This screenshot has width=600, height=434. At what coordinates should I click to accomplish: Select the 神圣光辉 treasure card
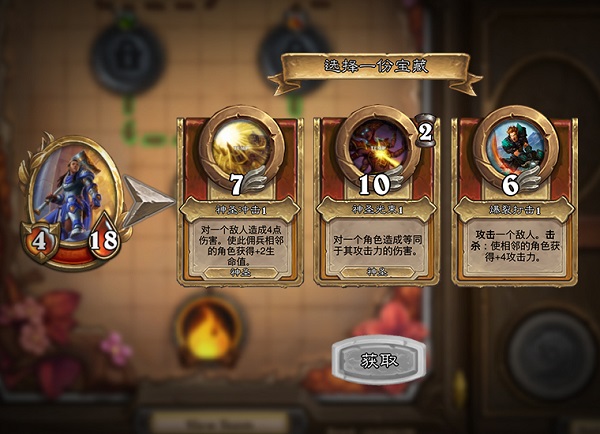coord(377,200)
